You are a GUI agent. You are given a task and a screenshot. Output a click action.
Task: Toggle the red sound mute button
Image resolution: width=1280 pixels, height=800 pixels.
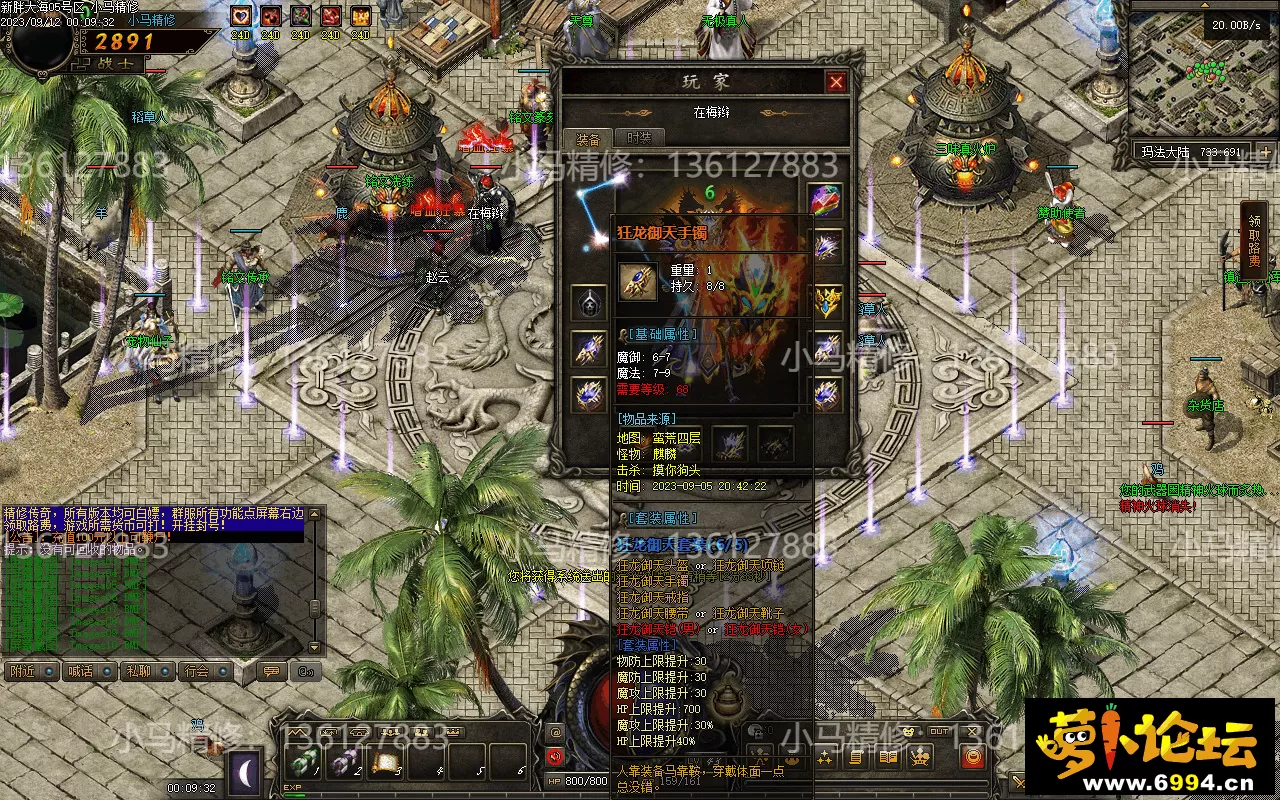coord(555,757)
